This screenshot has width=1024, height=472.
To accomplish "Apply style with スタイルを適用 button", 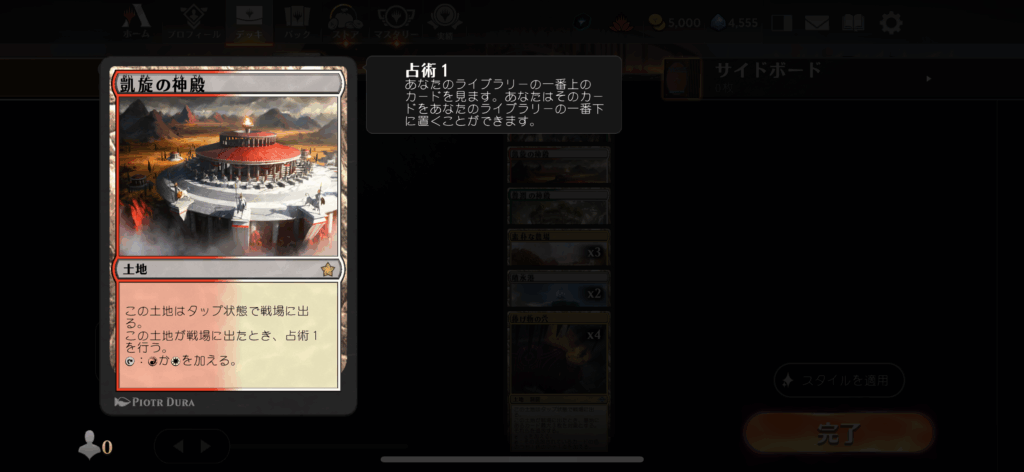I will tap(839, 380).
